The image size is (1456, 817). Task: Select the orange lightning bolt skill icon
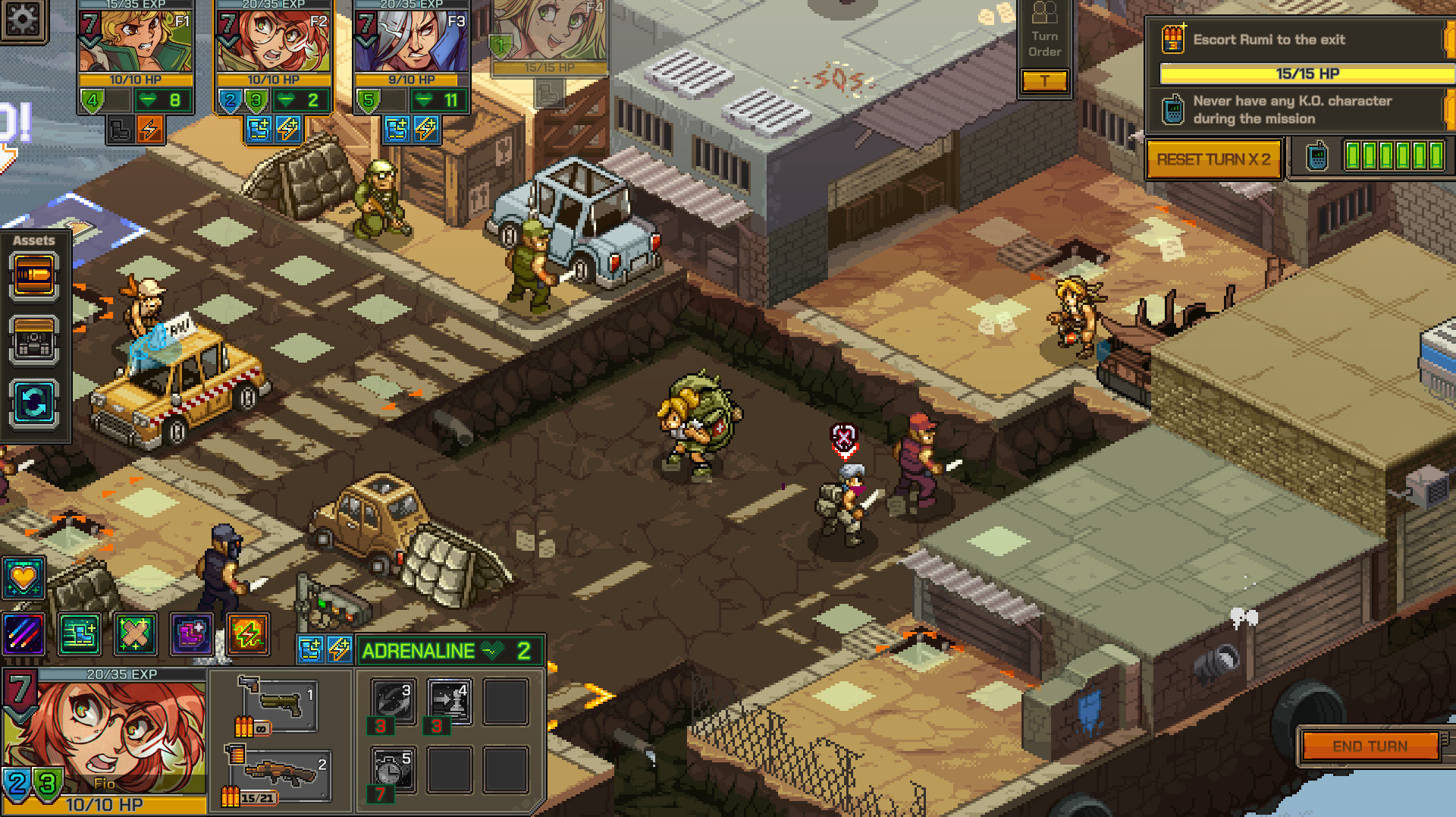pyautogui.click(x=248, y=634)
